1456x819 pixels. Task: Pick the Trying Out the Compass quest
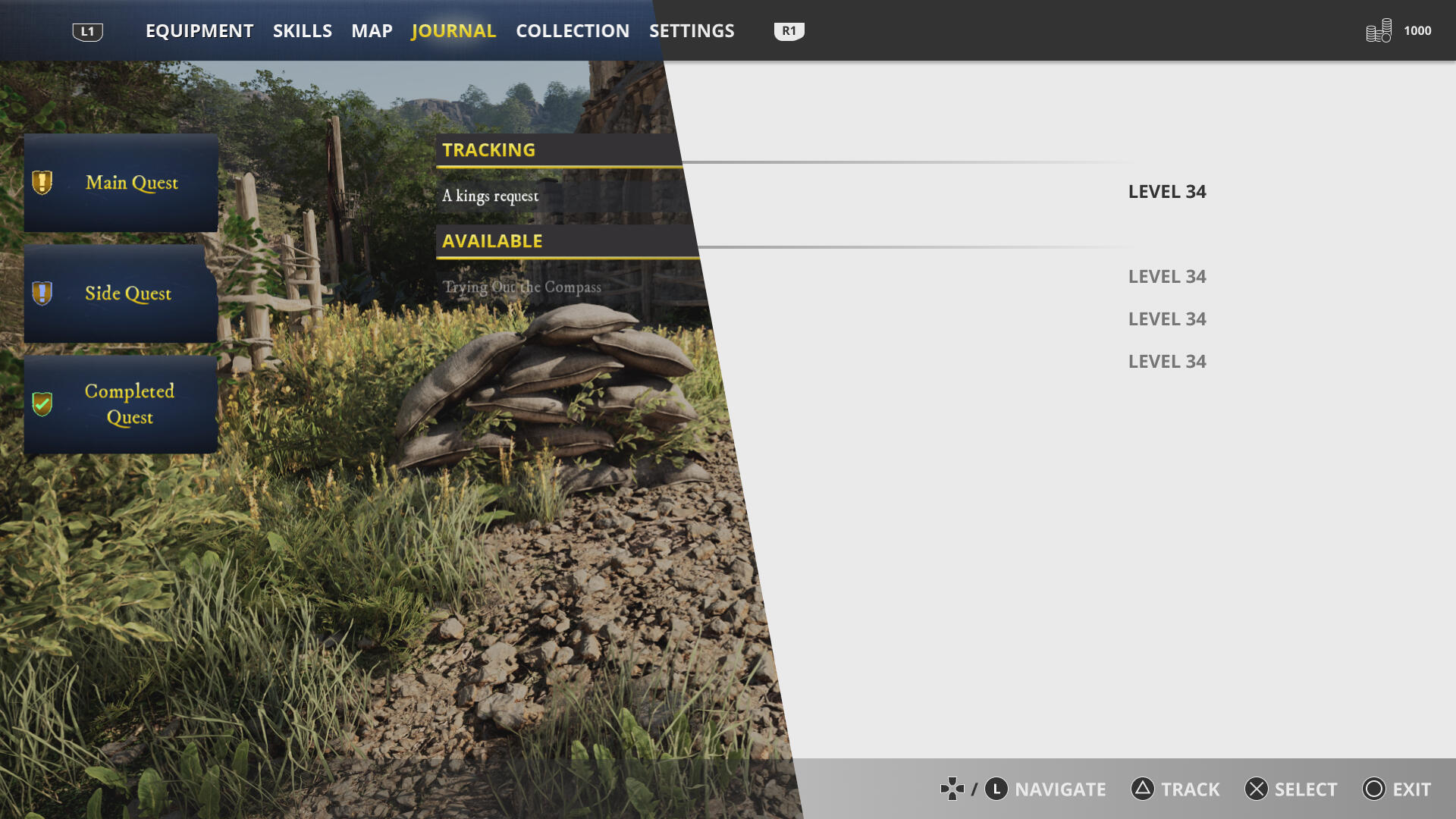pos(522,287)
